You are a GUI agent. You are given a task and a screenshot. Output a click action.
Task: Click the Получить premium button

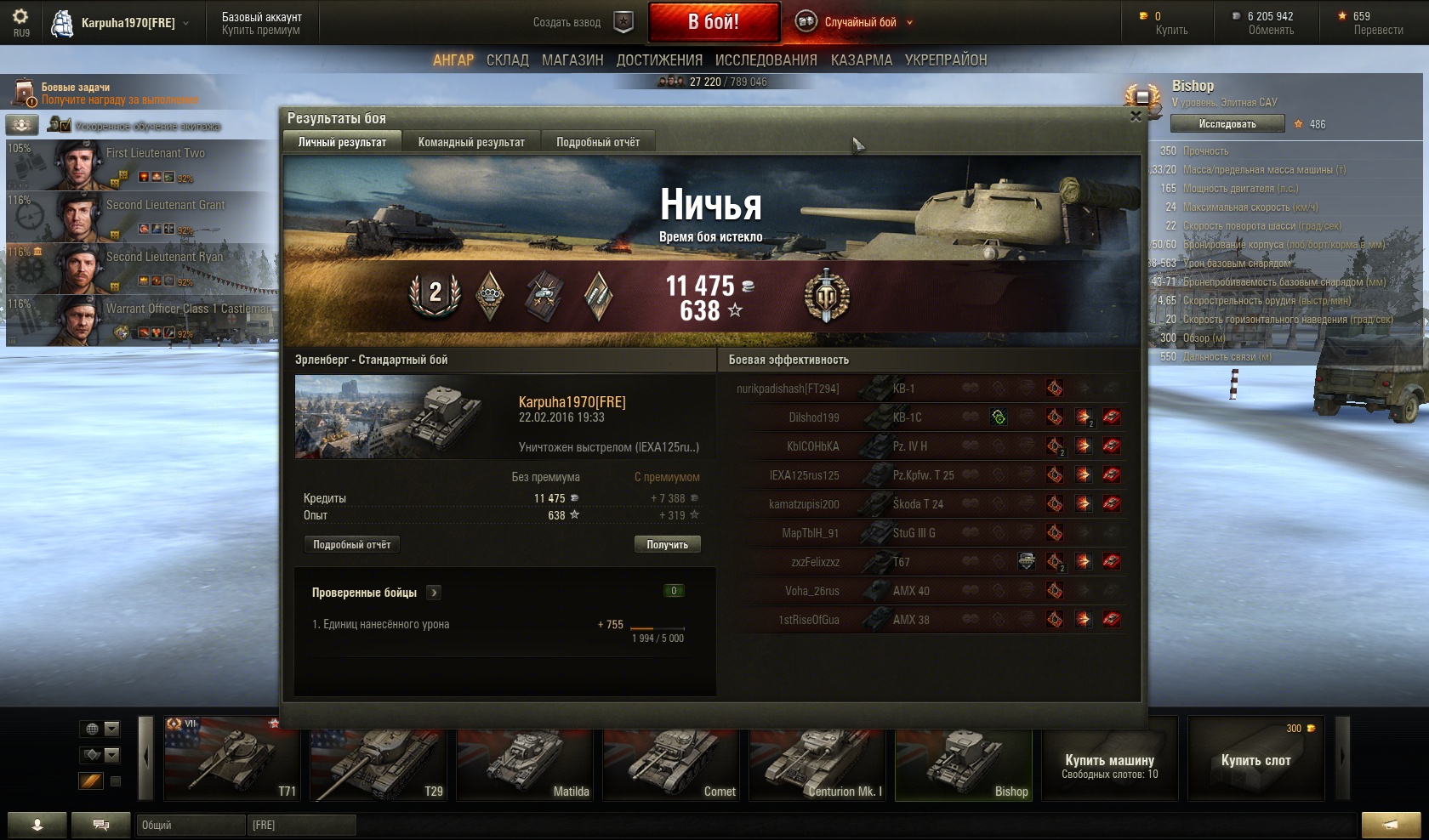pos(667,544)
